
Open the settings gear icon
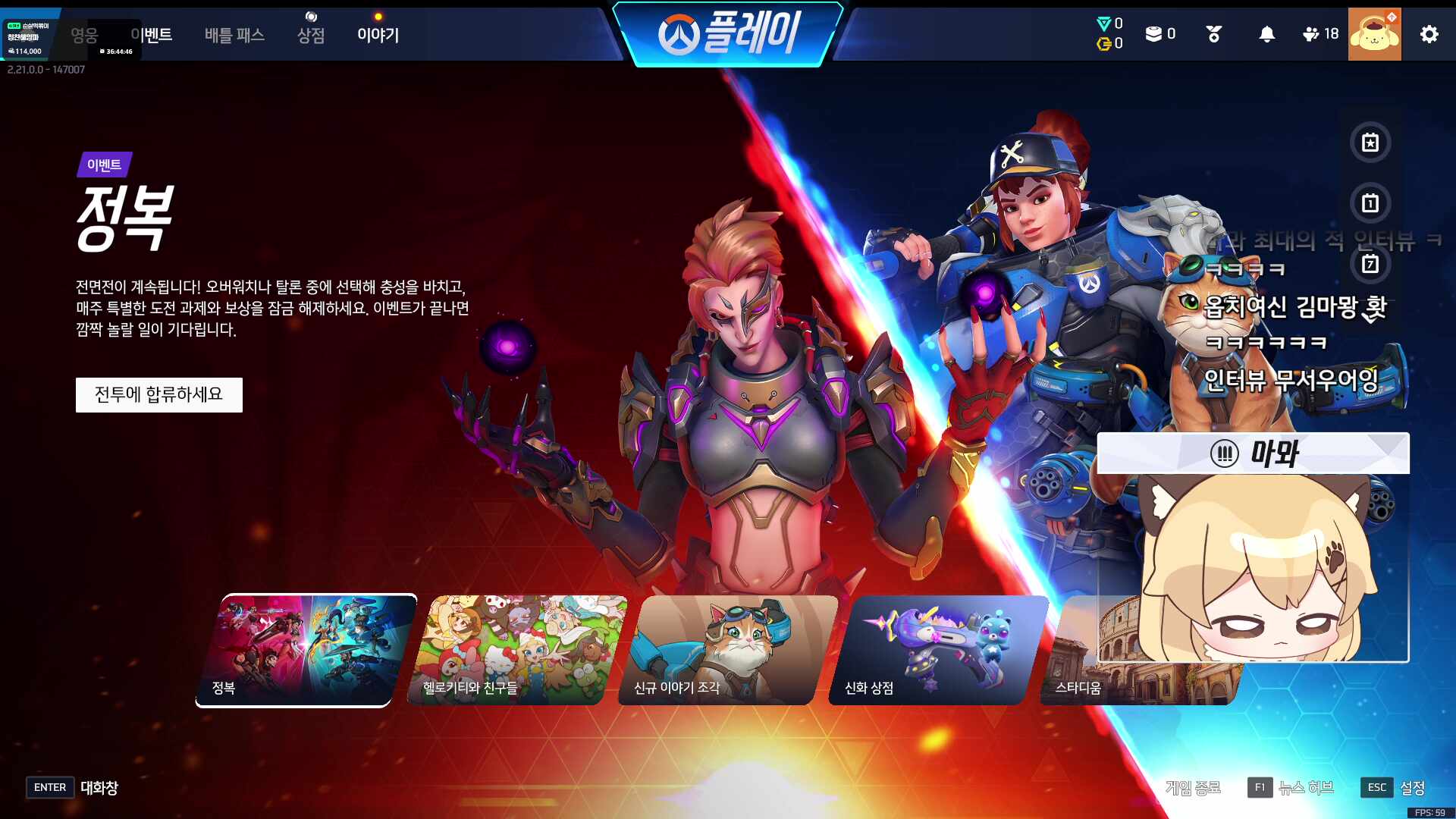(x=1429, y=33)
